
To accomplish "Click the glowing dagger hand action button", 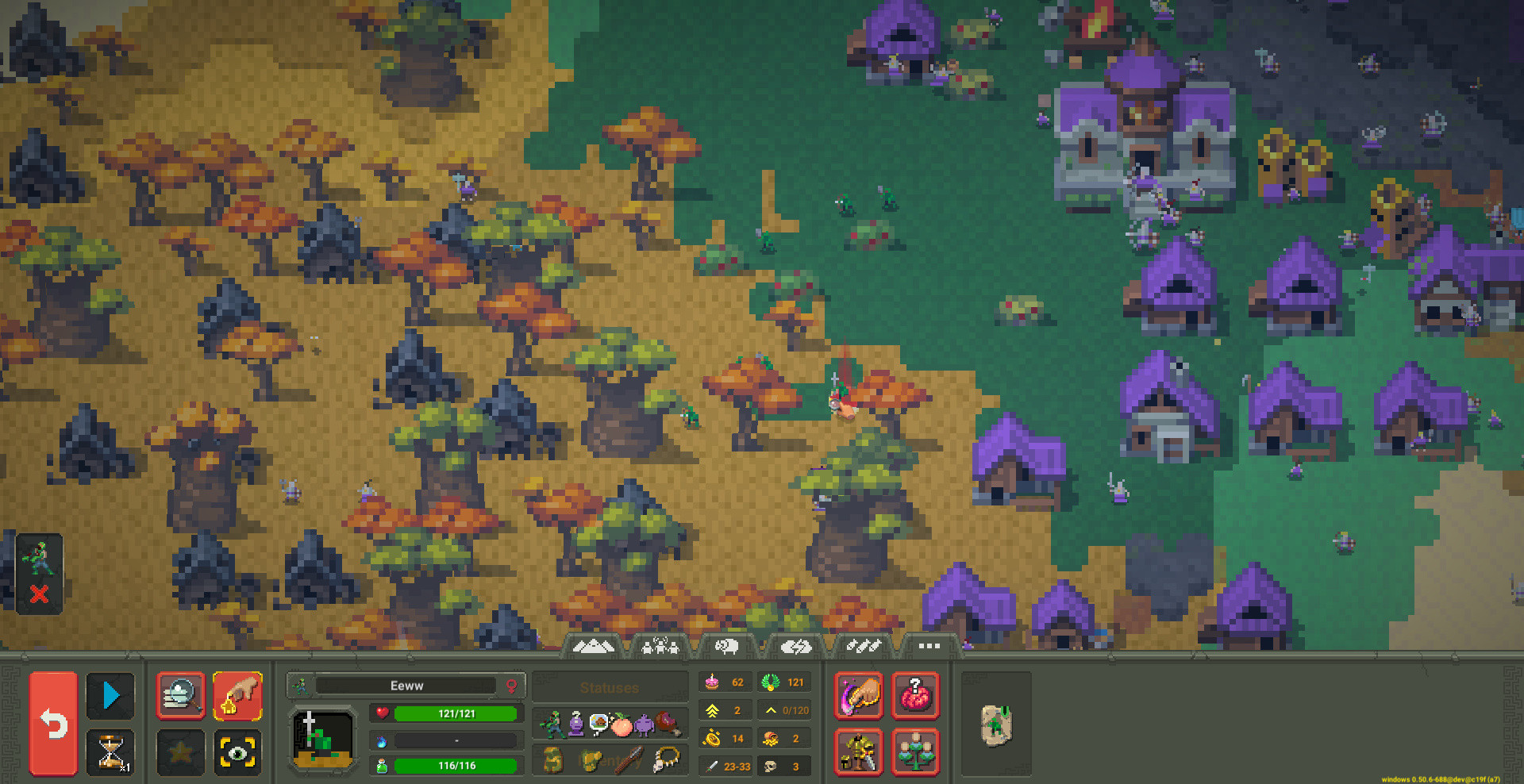I will pyautogui.click(x=858, y=696).
